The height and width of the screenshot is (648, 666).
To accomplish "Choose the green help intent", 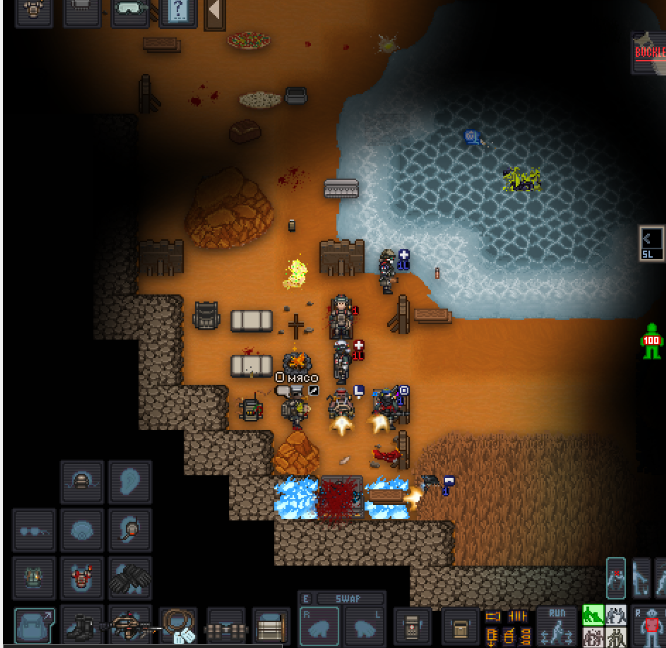I will pos(593,615).
